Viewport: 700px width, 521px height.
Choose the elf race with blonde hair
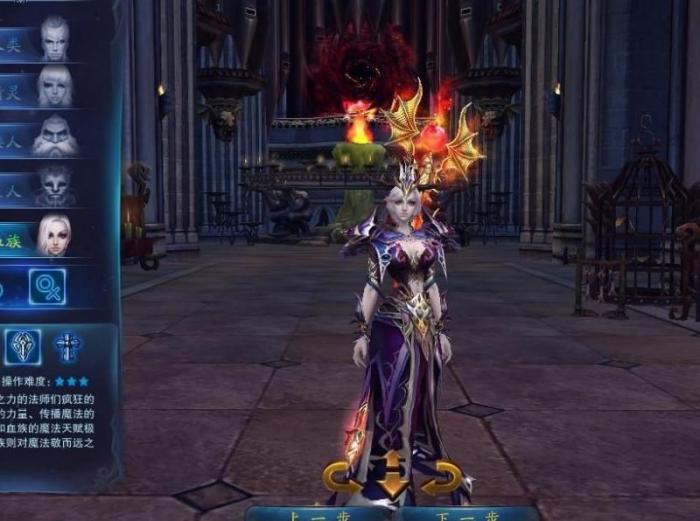pos(53,86)
